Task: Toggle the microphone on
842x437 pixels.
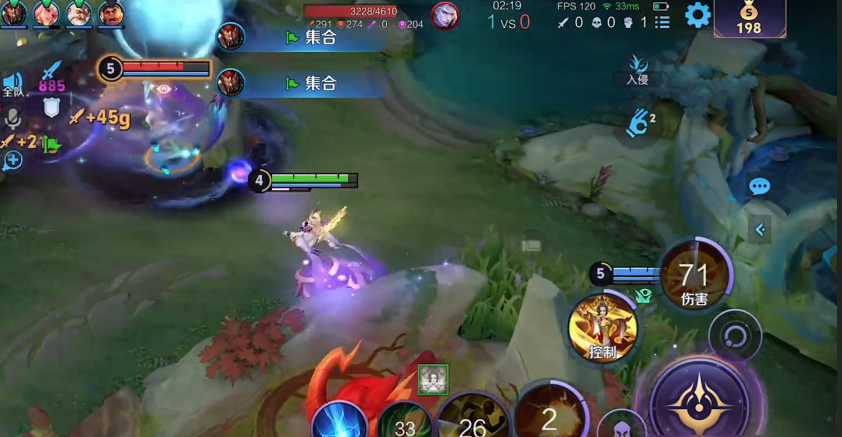Action: coord(13,118)
